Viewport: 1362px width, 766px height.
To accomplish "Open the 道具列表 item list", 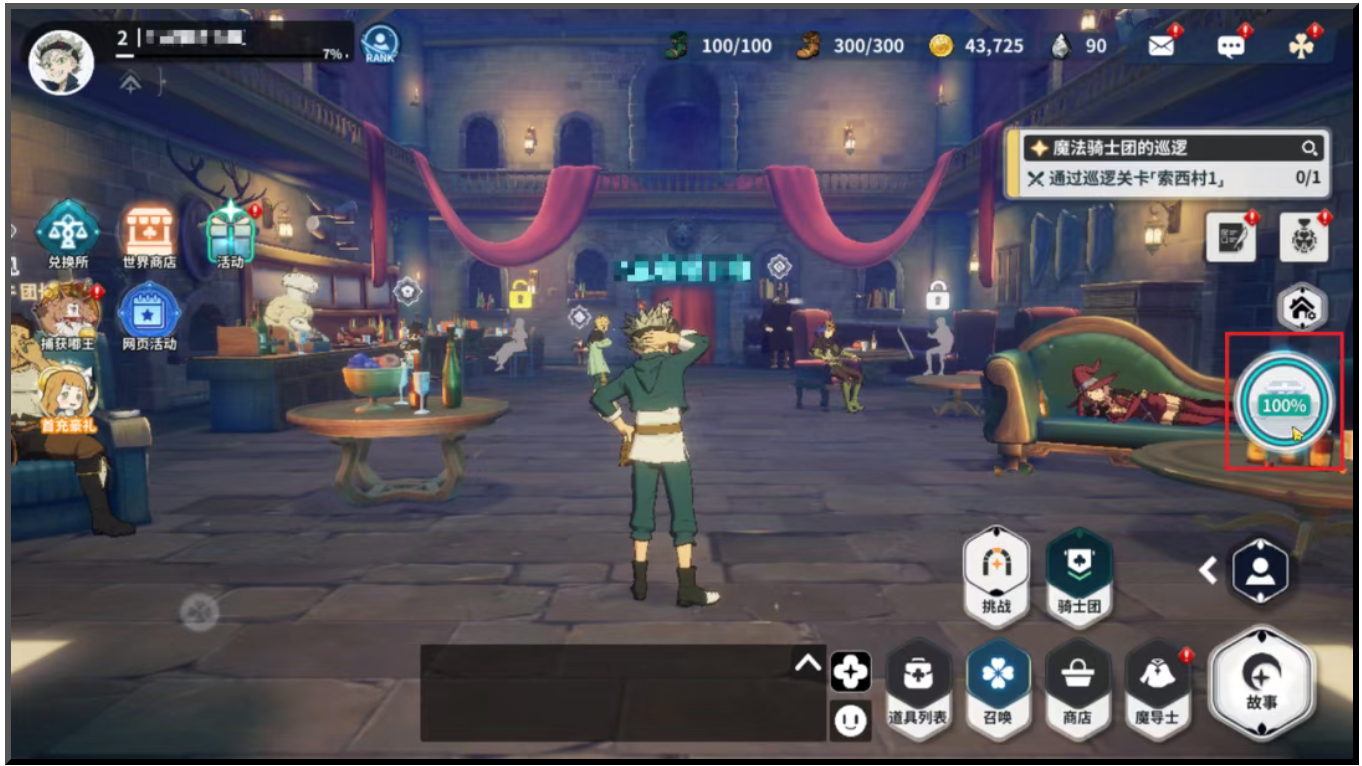I will (918, 688).
